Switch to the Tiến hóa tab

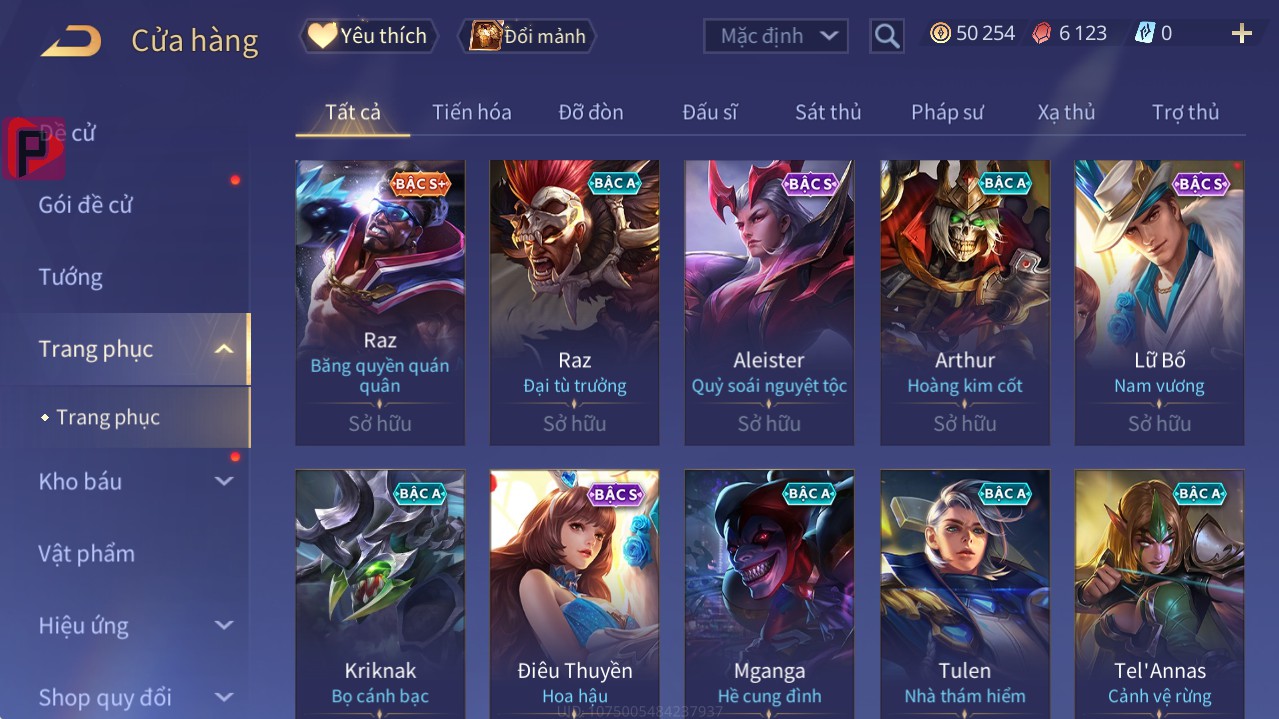coord(471,112)
